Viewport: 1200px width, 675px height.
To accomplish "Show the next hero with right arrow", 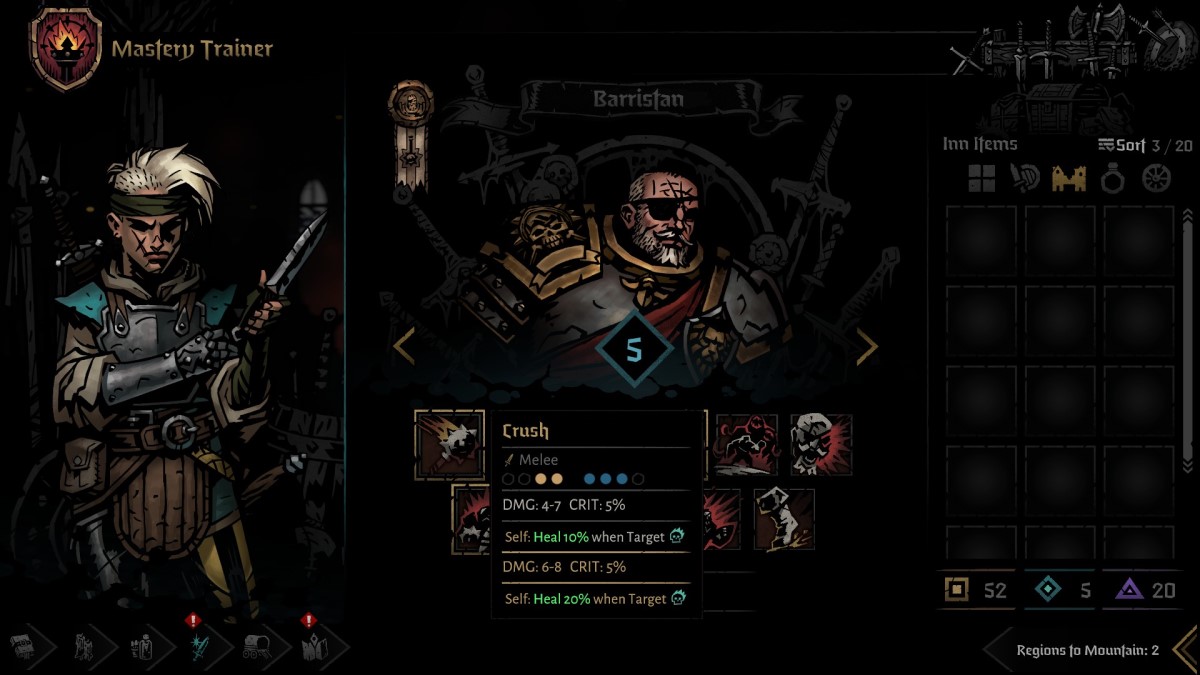I will pyautogui.click(x=866, y=346).
